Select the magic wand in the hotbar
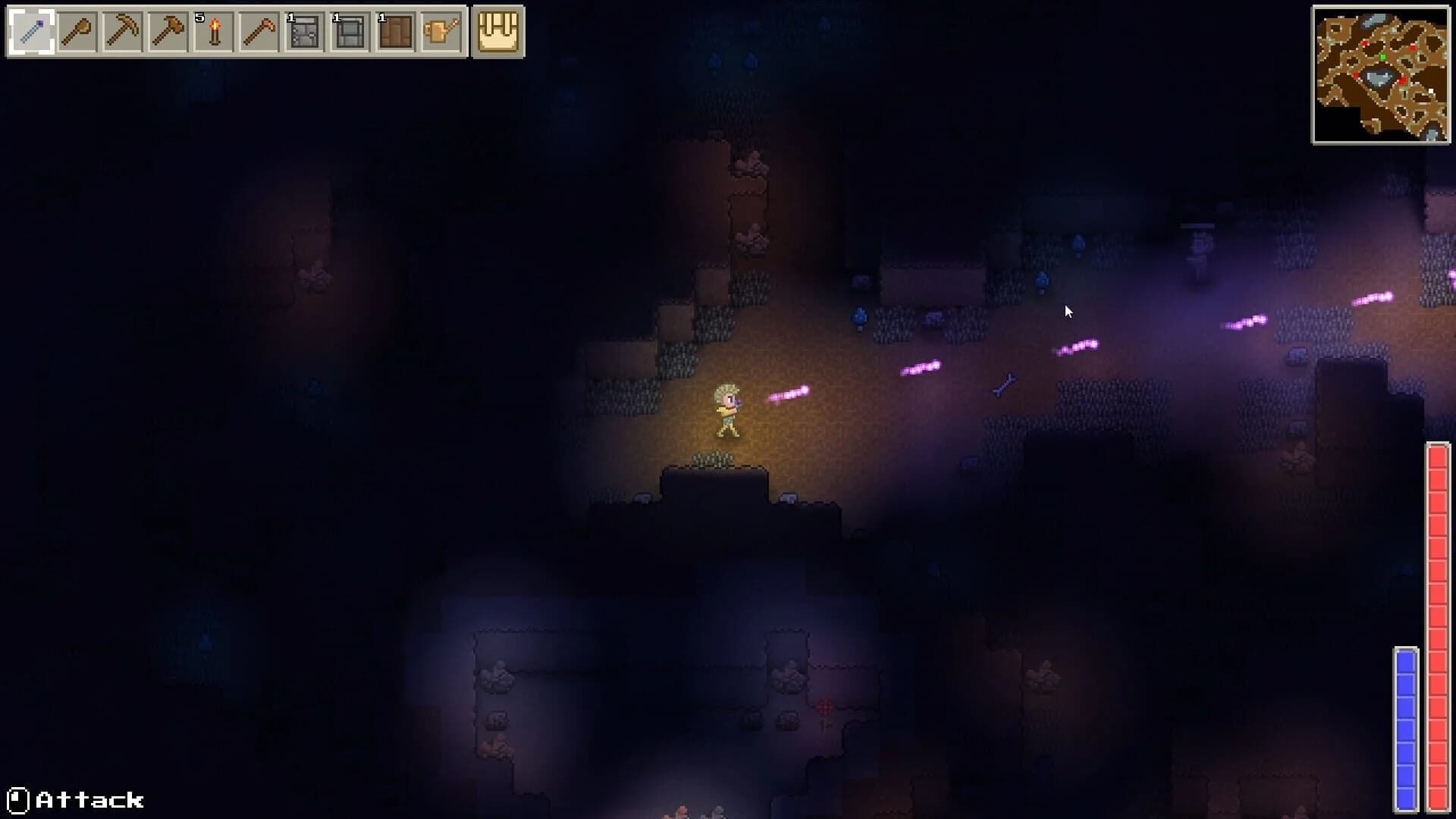The image size is (1456, 819). (30, 32)
